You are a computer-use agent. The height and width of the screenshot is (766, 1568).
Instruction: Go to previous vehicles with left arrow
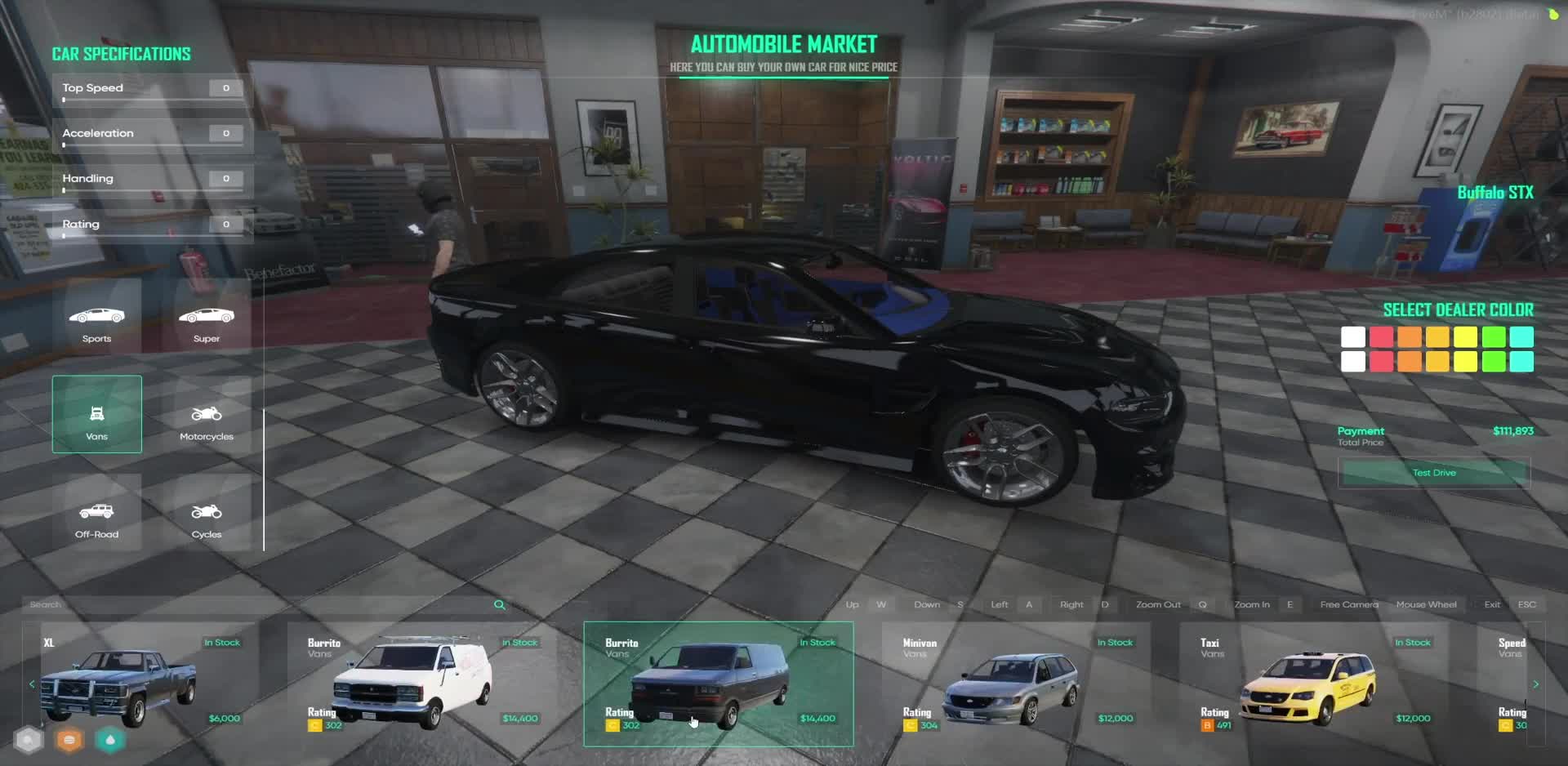[x=32, y=684]
